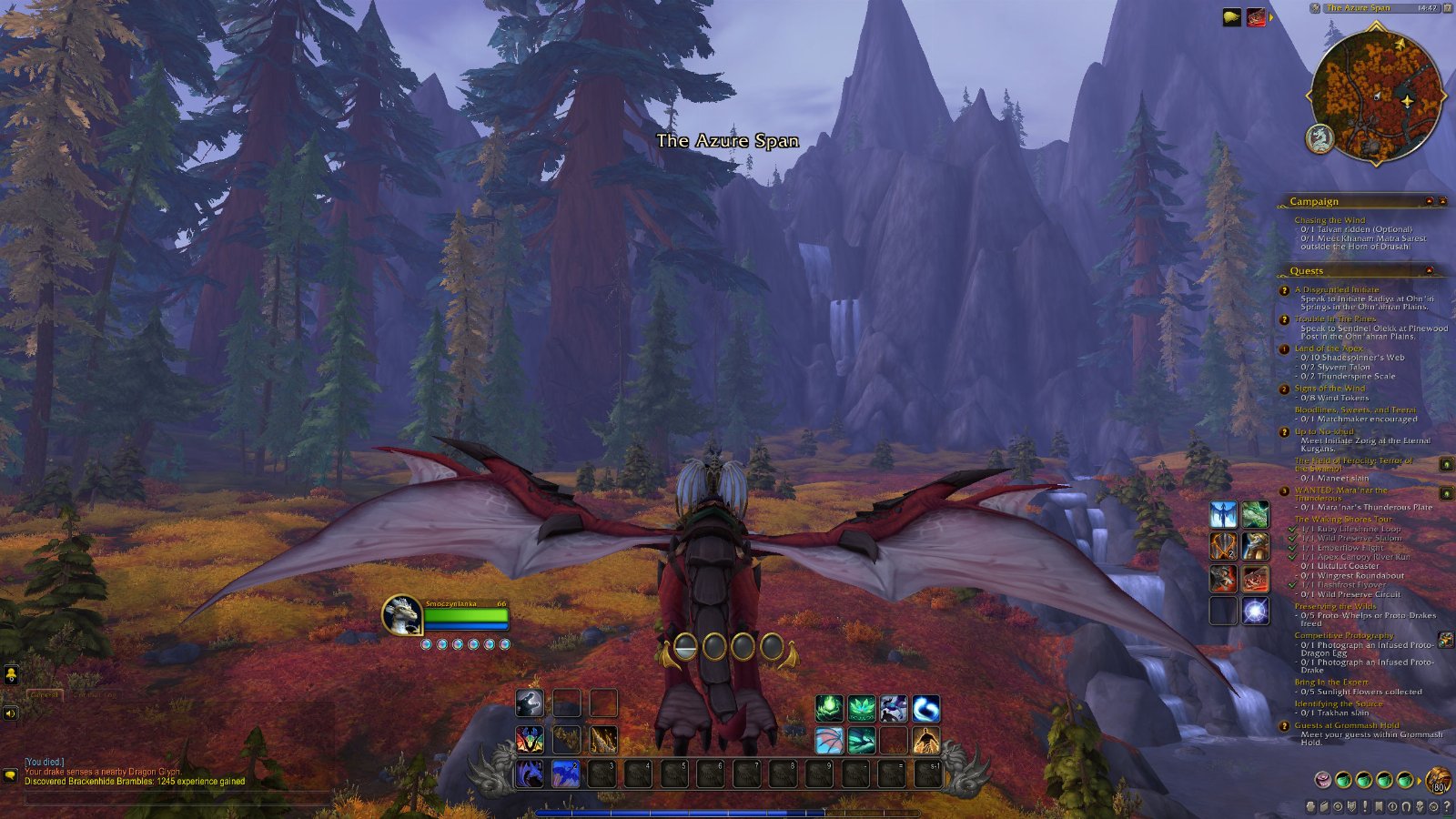
Task: Activate the blue ability in slot 2
Action: click(x=566, y=773)
